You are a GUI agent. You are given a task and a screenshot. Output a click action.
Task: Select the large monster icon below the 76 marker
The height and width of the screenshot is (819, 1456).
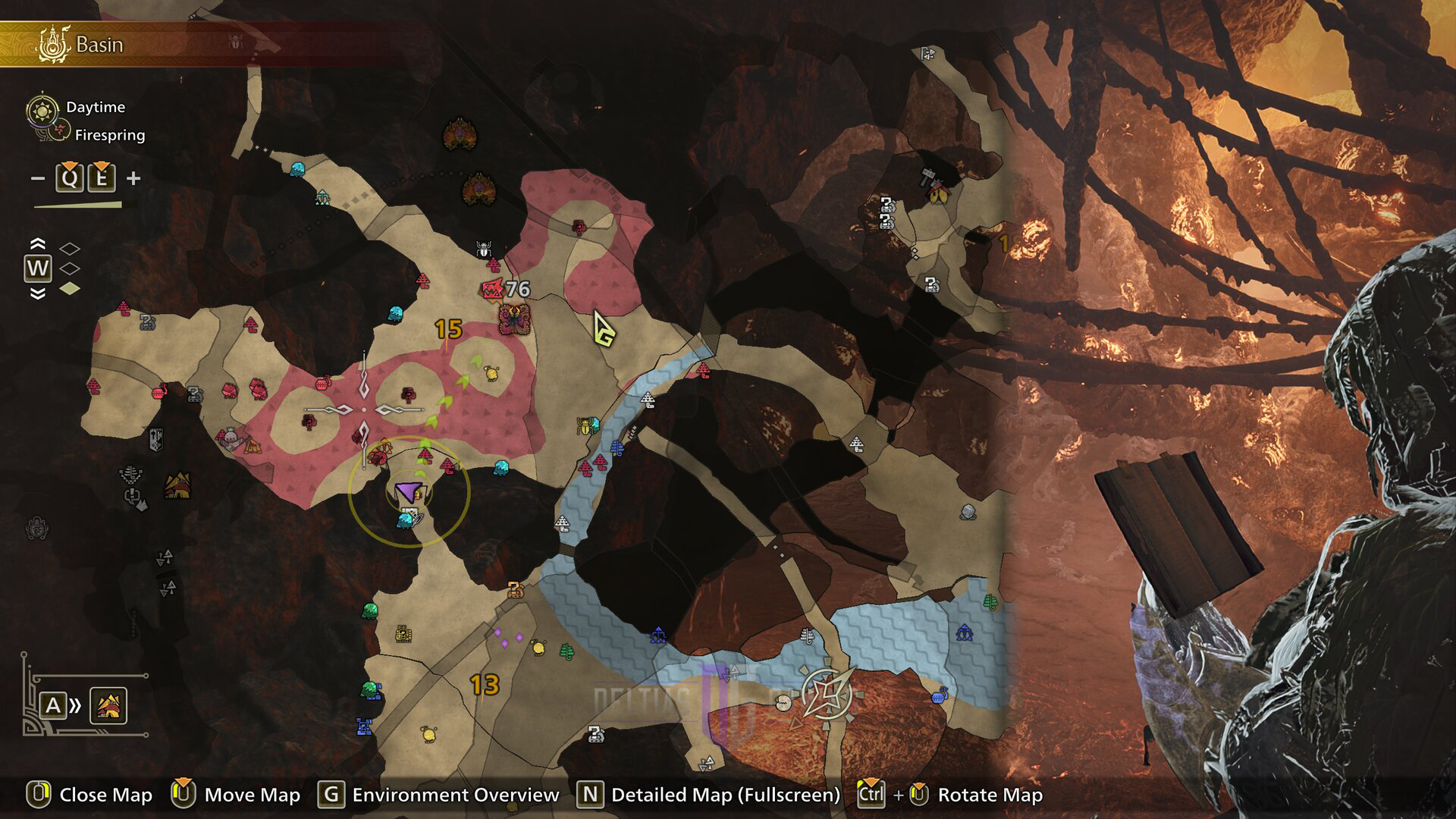513,319
